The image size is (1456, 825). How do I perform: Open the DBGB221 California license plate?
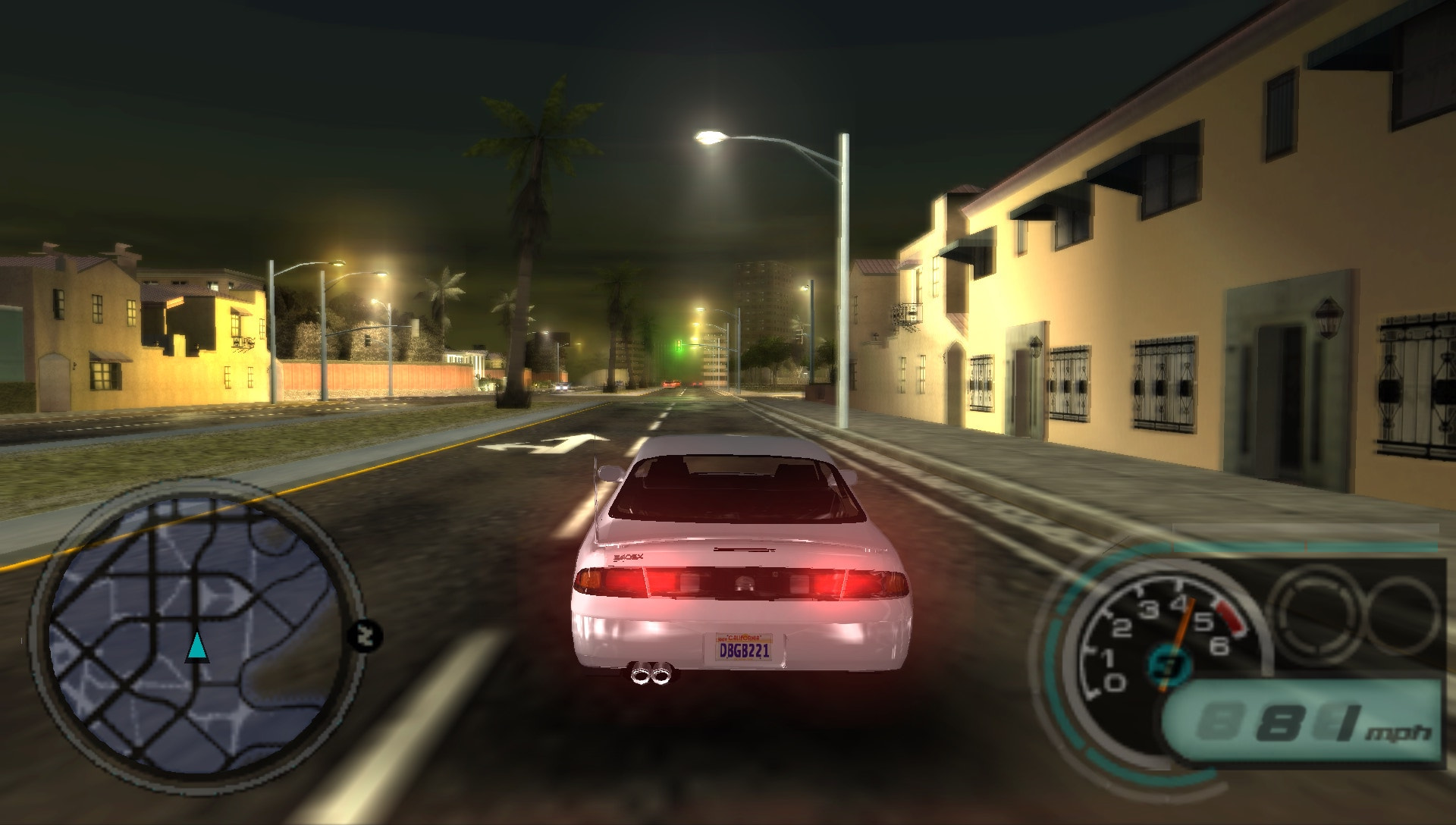coord(743,648)
